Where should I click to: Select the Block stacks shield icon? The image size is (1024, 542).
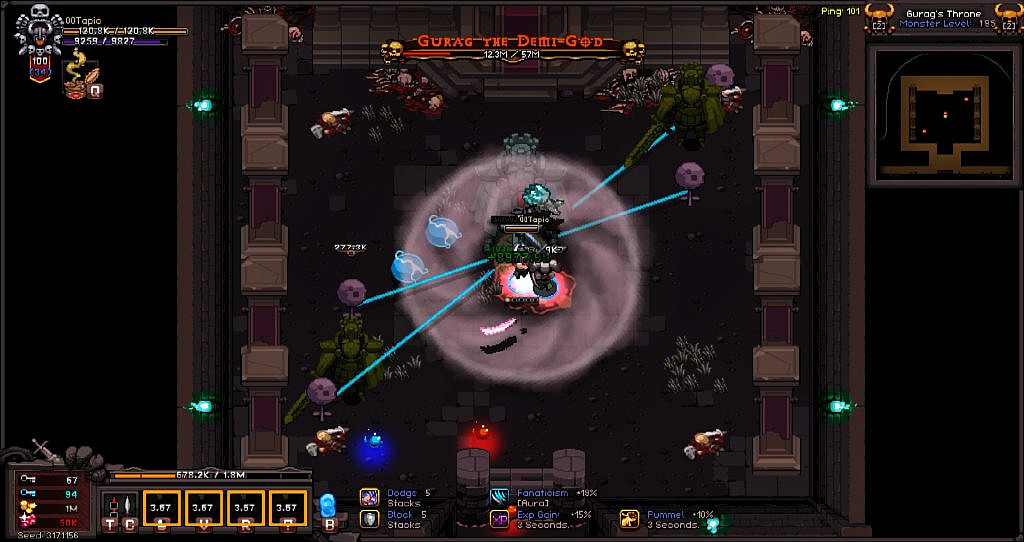click(x=369, y=519)
